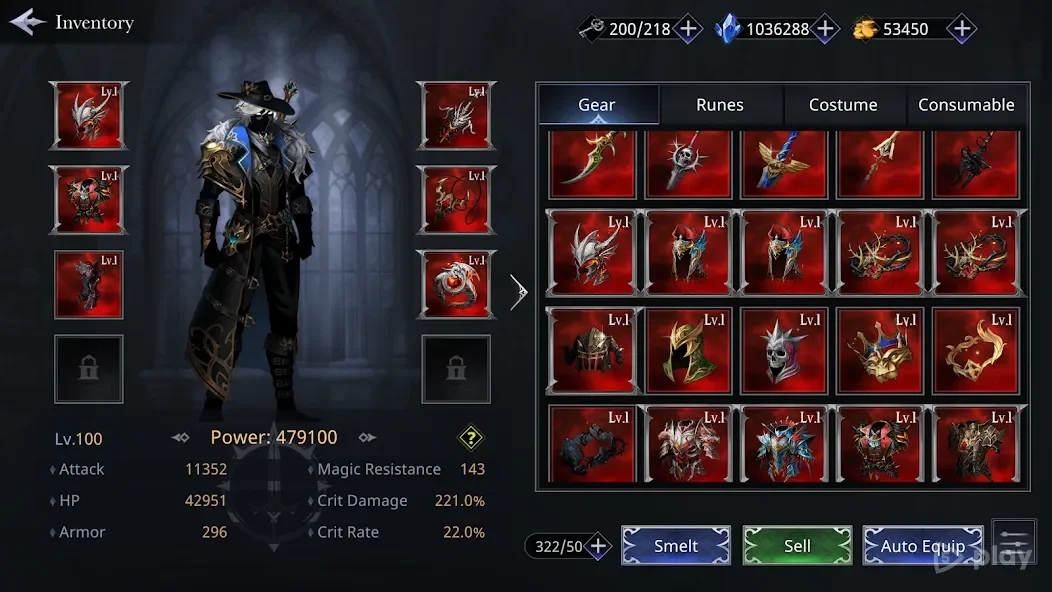This screenshot has height=592, width=1052.
Task: Open the yellow question mark stats help
Action: click(471, 437)
